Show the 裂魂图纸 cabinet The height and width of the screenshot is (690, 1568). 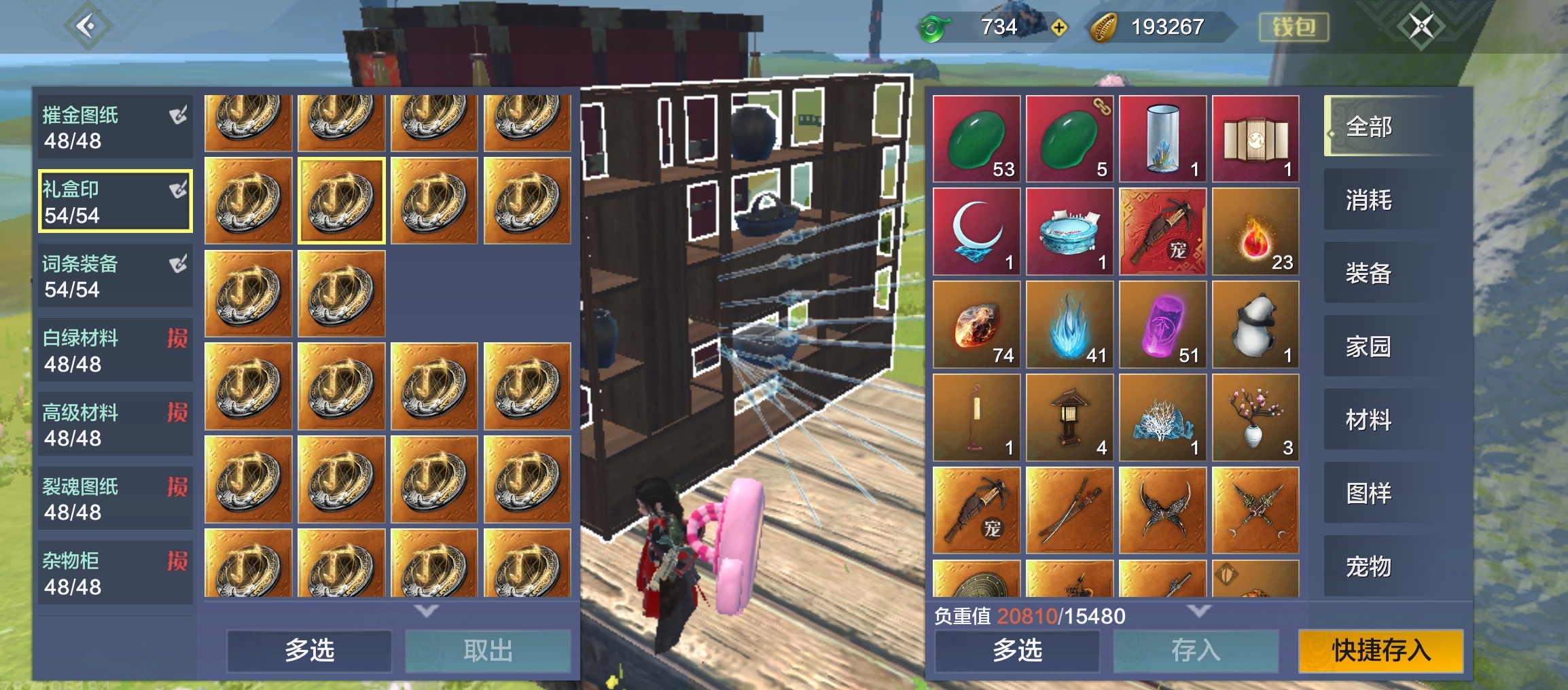point(114,499)
